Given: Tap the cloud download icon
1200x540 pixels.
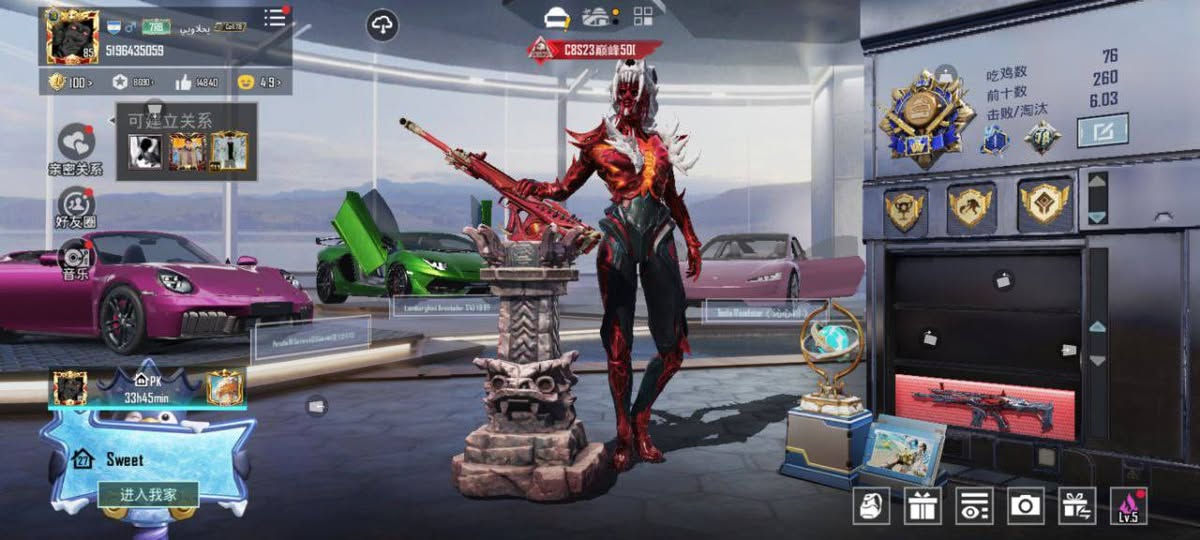Looking at the screenshot, I should coord(382,24).
